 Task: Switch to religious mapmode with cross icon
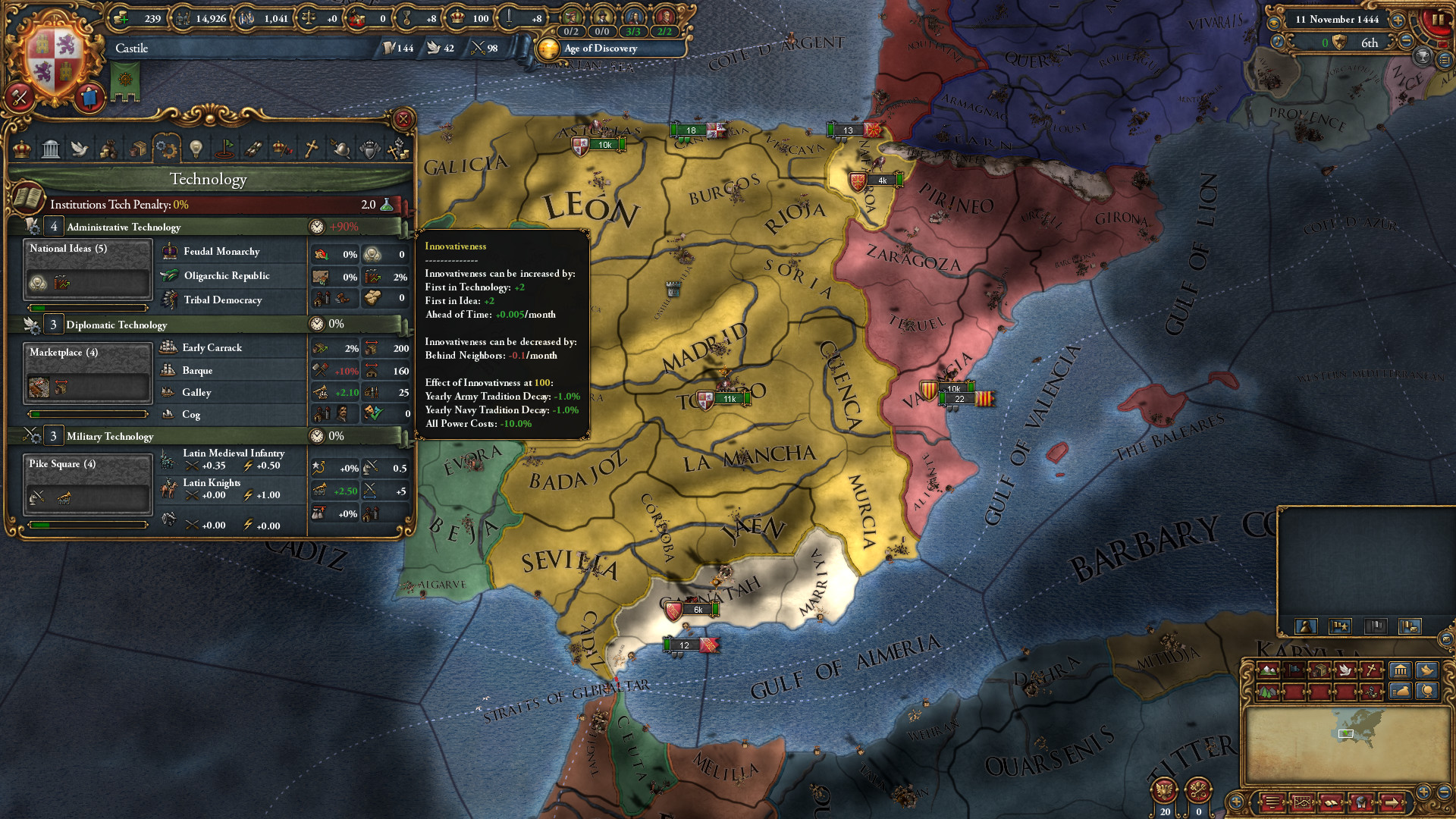[x=1372, y=670]
